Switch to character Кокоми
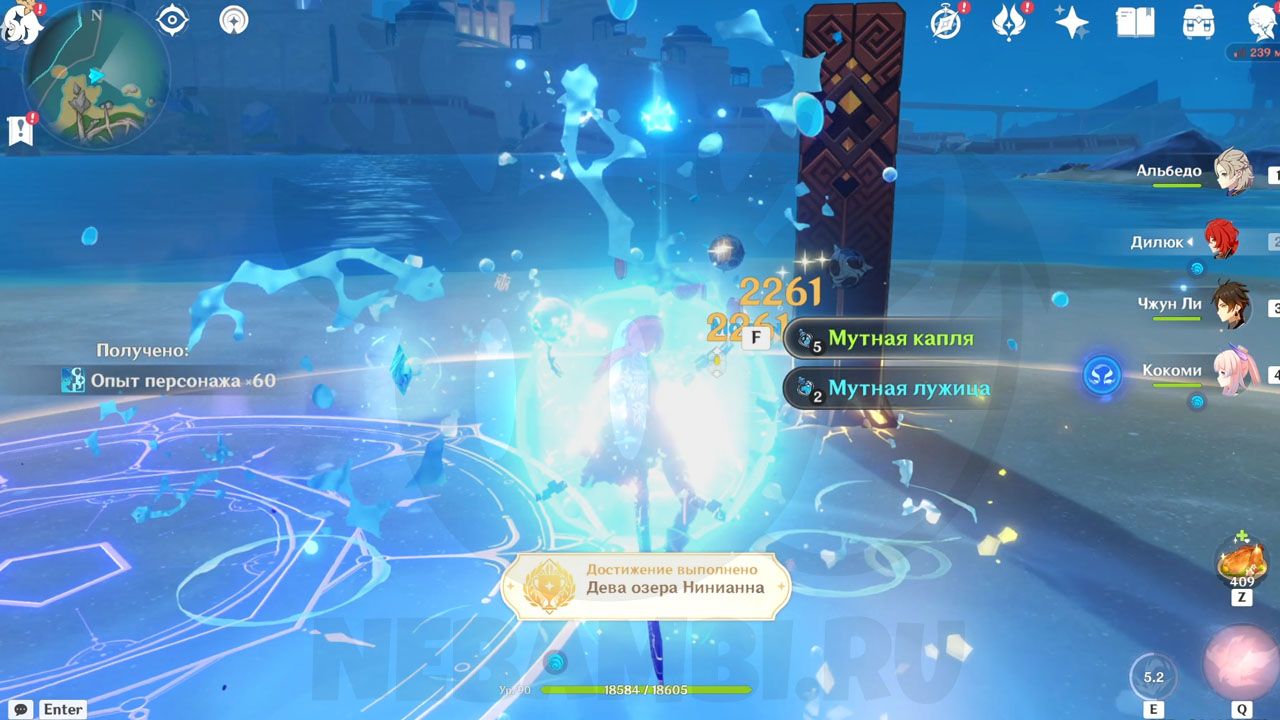Screen dimensions: 1280x720 click(1232, 372)
